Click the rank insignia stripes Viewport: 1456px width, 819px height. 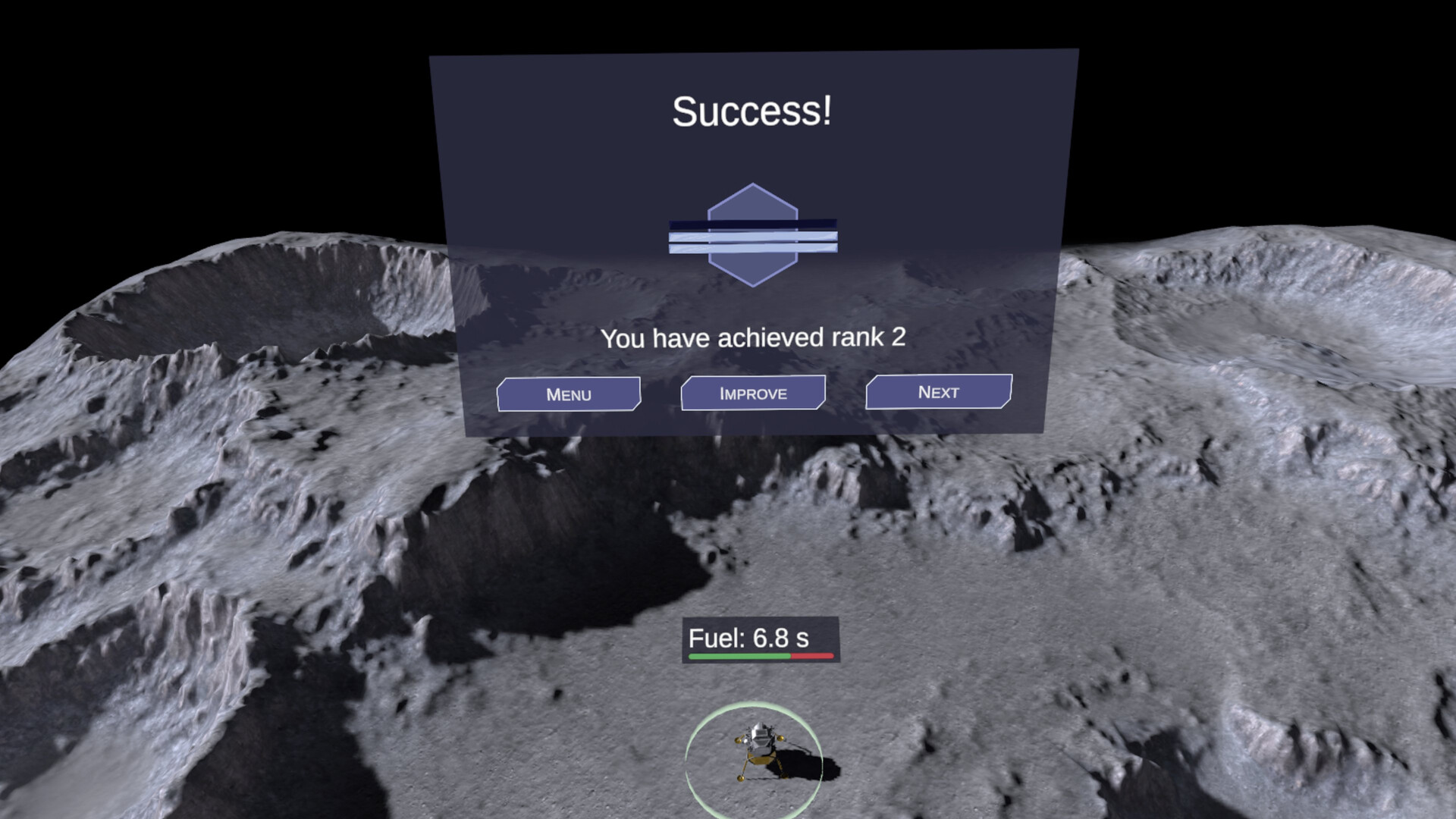752,237
